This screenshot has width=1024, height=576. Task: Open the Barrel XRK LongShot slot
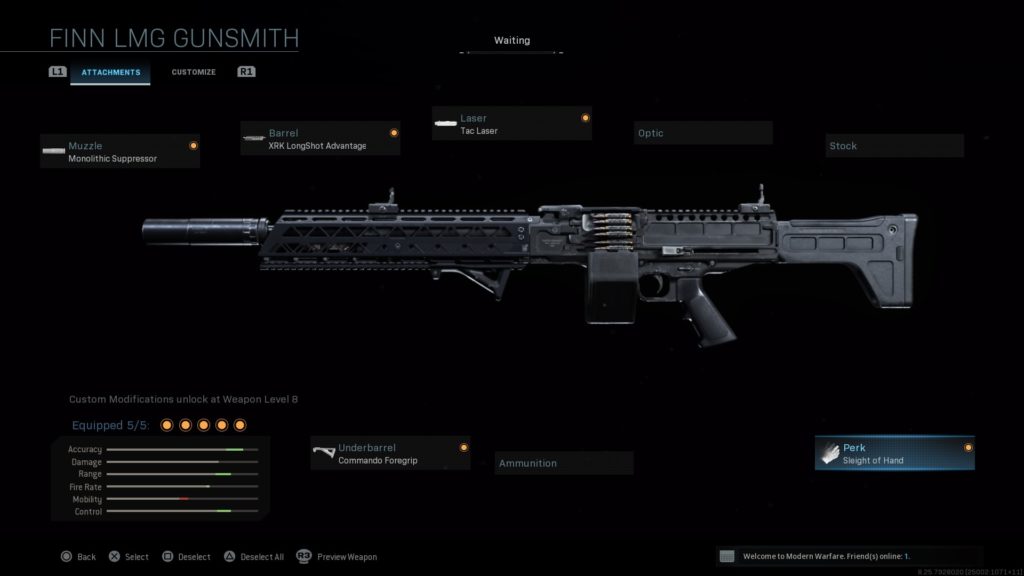click(x=320, y=139)
